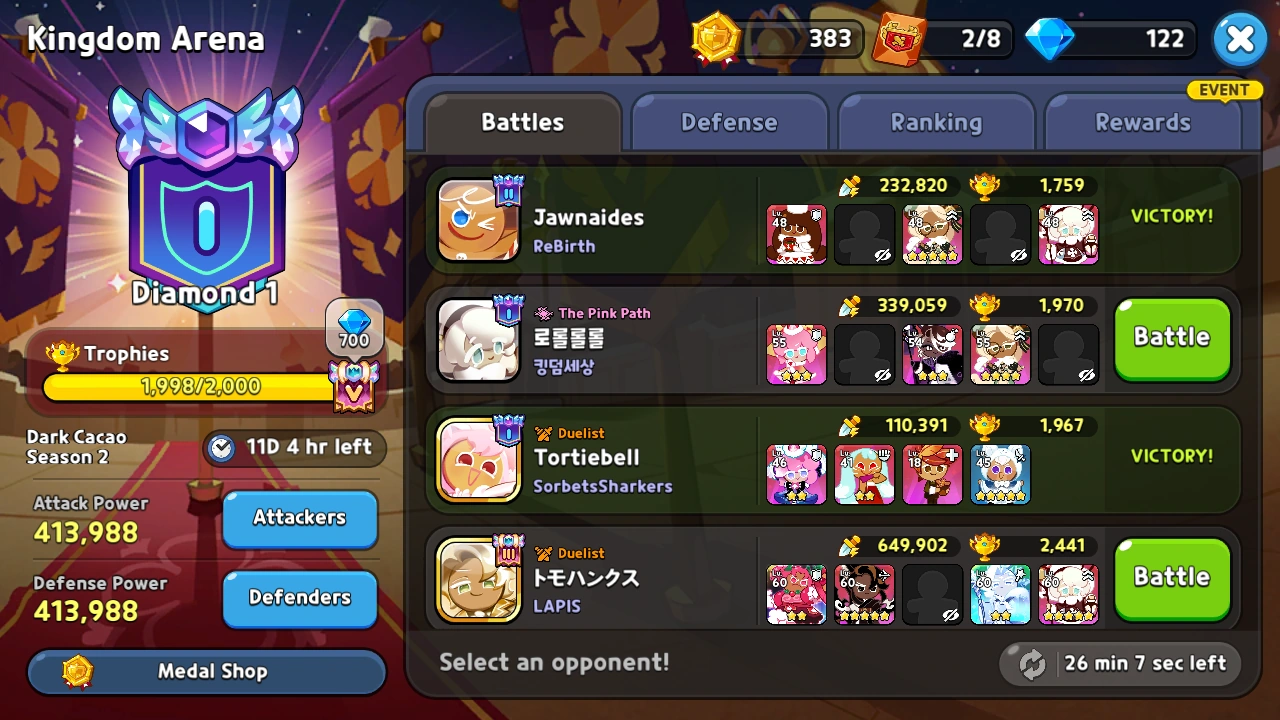Click the attack power sword icon beside 232,820
This screenshot has height=720, width=1280.
point(851,185)
